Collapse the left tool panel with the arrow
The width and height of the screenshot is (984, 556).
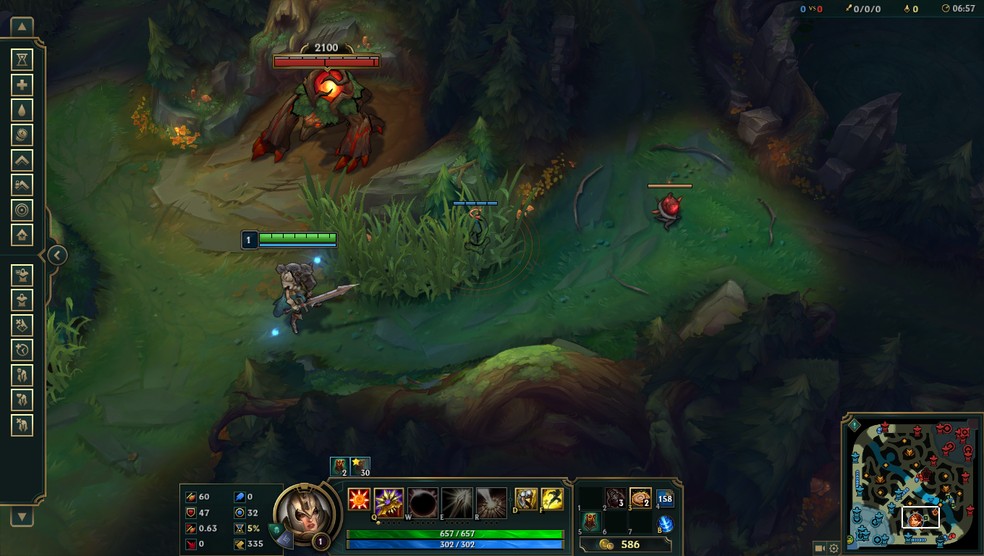pos(57,255)
